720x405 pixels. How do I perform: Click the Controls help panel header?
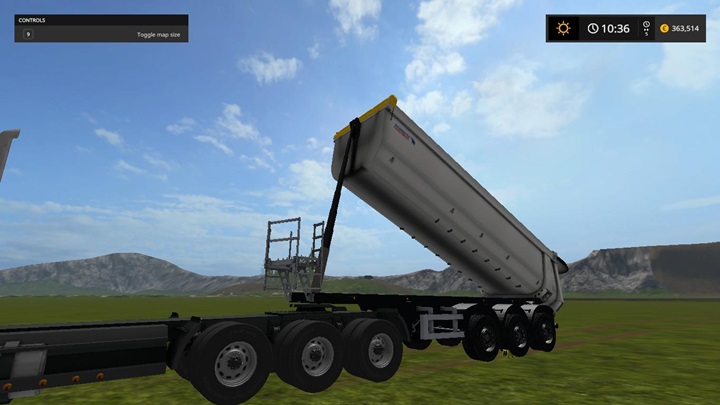click(100, 19)
